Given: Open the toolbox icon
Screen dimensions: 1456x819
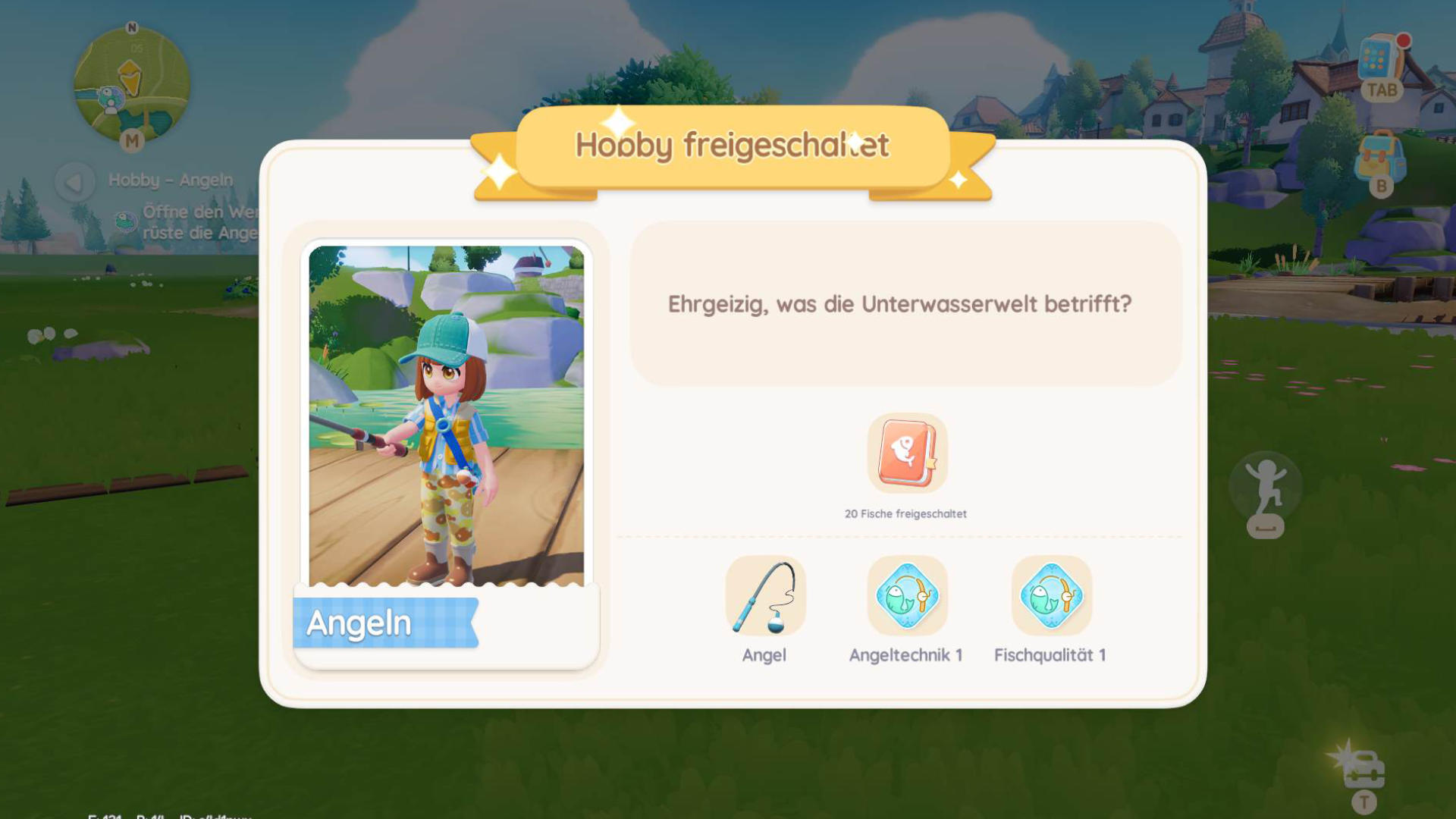Looking at the screenshot, I should (x=1363, y=770).
